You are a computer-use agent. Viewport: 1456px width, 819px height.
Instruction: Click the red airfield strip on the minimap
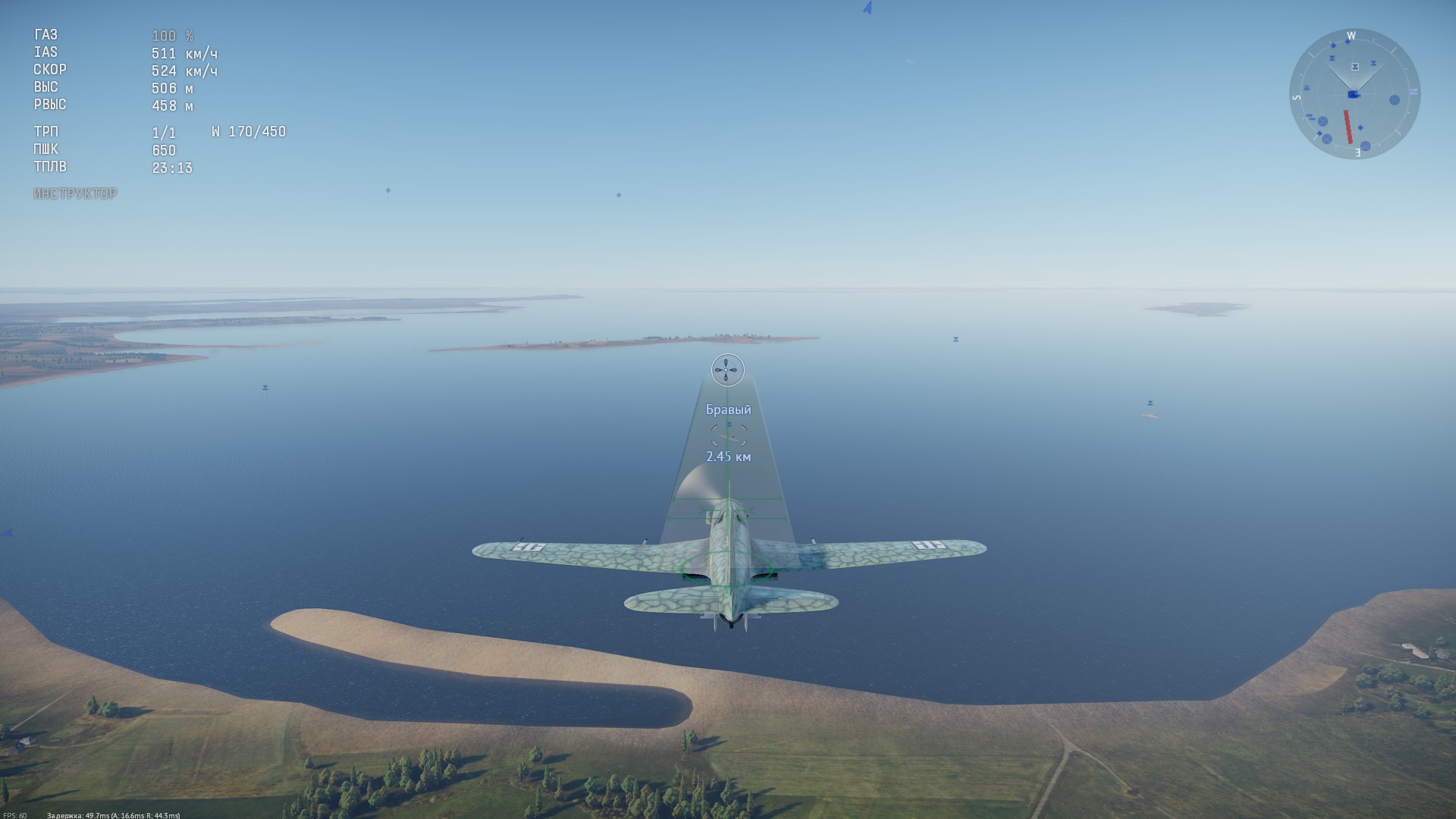click(1348, 127)
